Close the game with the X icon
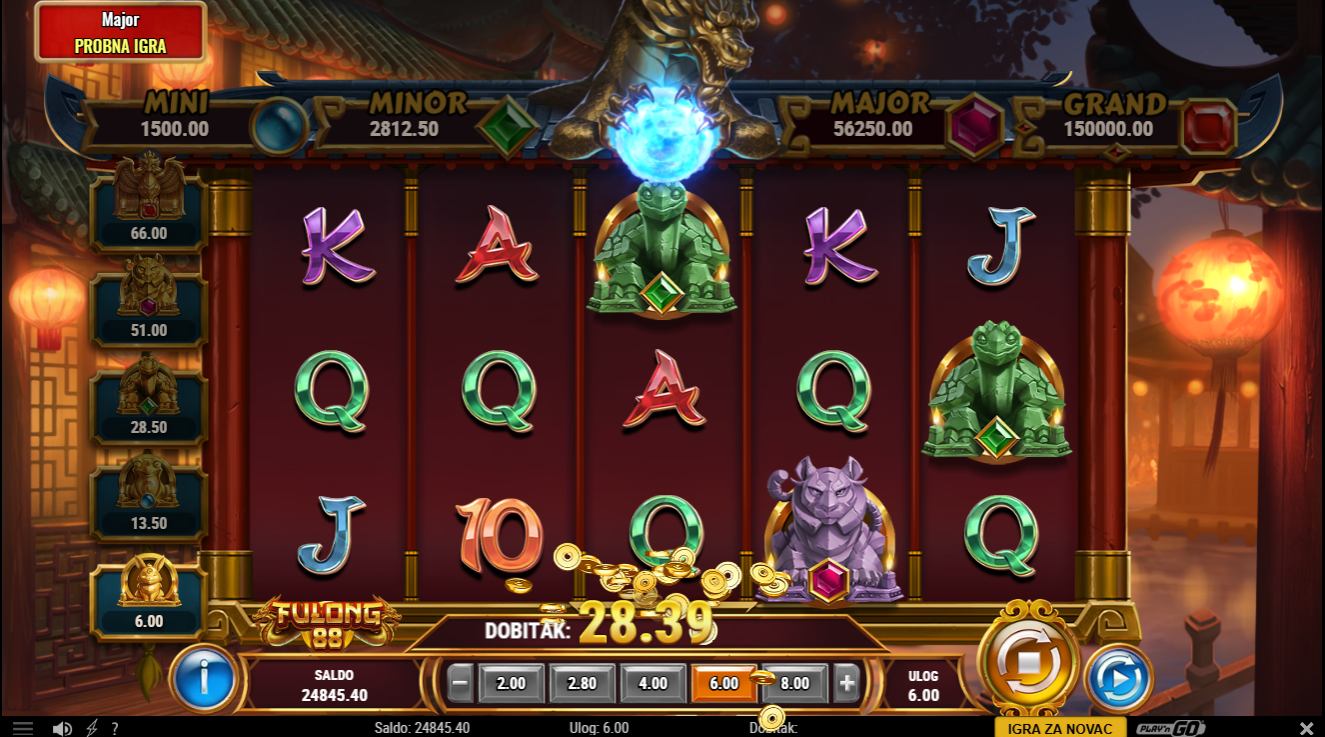The width and height of the screenshot is (1325, 737). click(x=1306, y=728)
